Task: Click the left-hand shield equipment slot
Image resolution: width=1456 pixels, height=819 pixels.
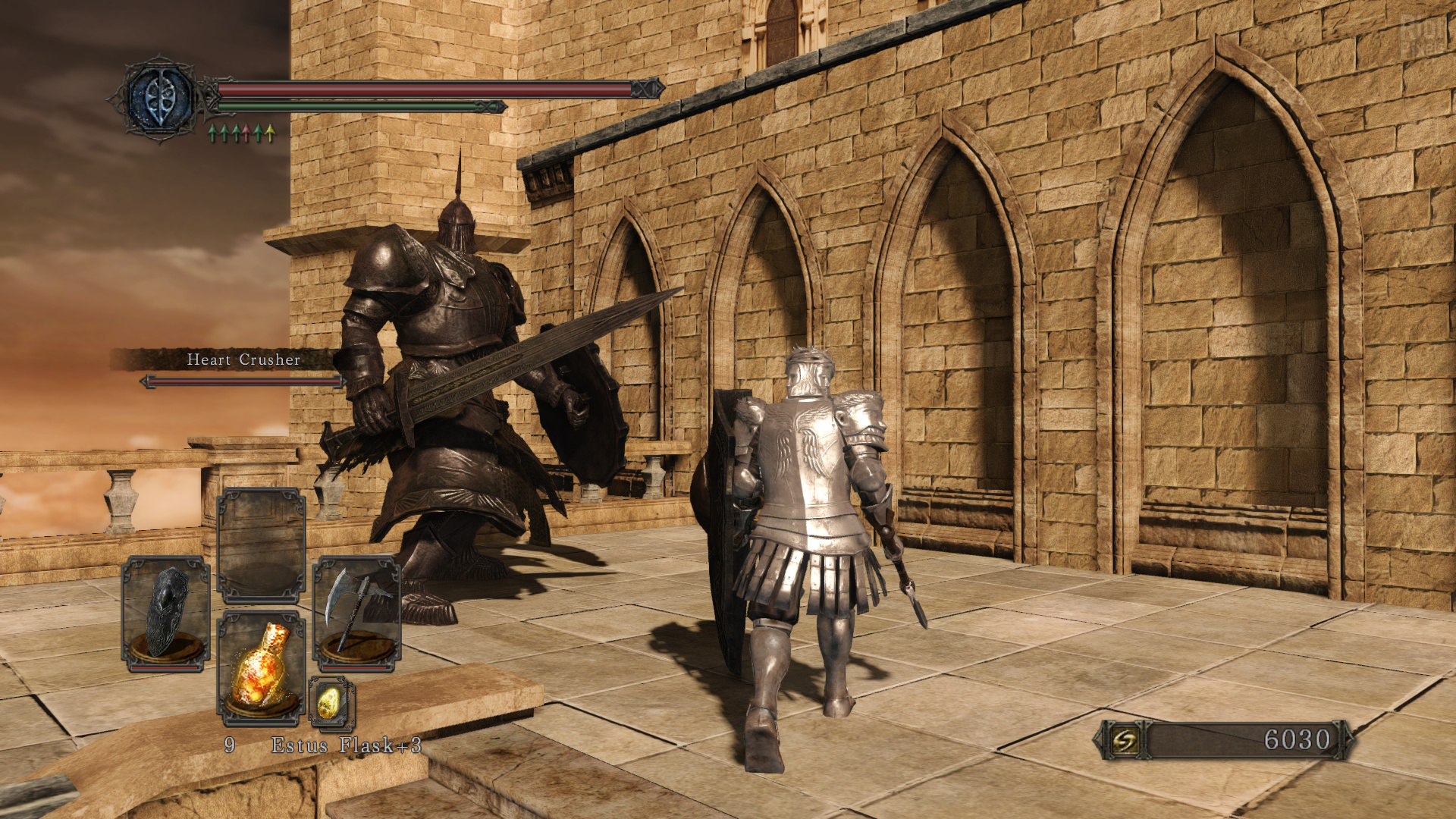Action: coord(166,613)
